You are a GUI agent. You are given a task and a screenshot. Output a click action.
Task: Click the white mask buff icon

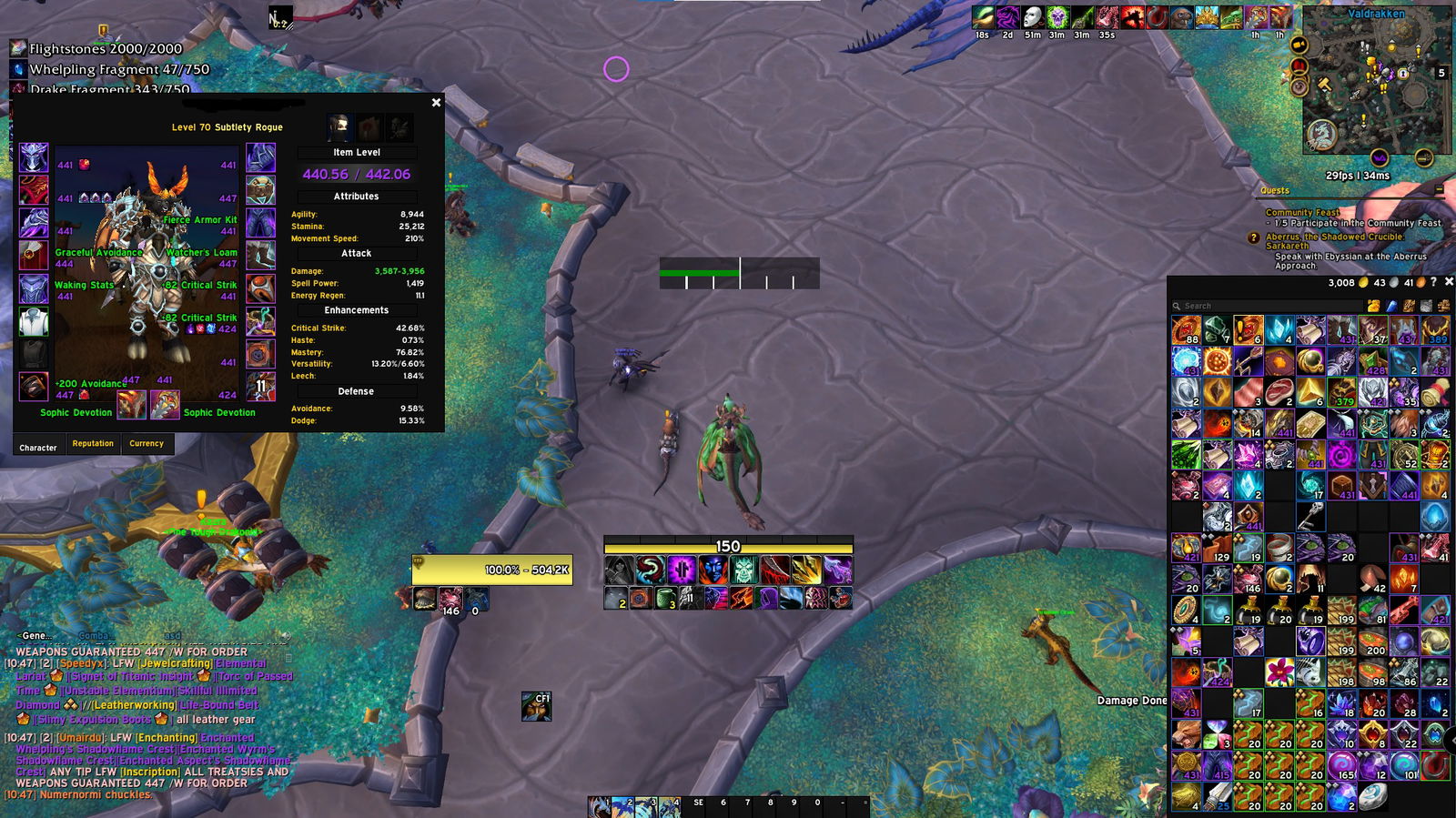click(1032, 17)
